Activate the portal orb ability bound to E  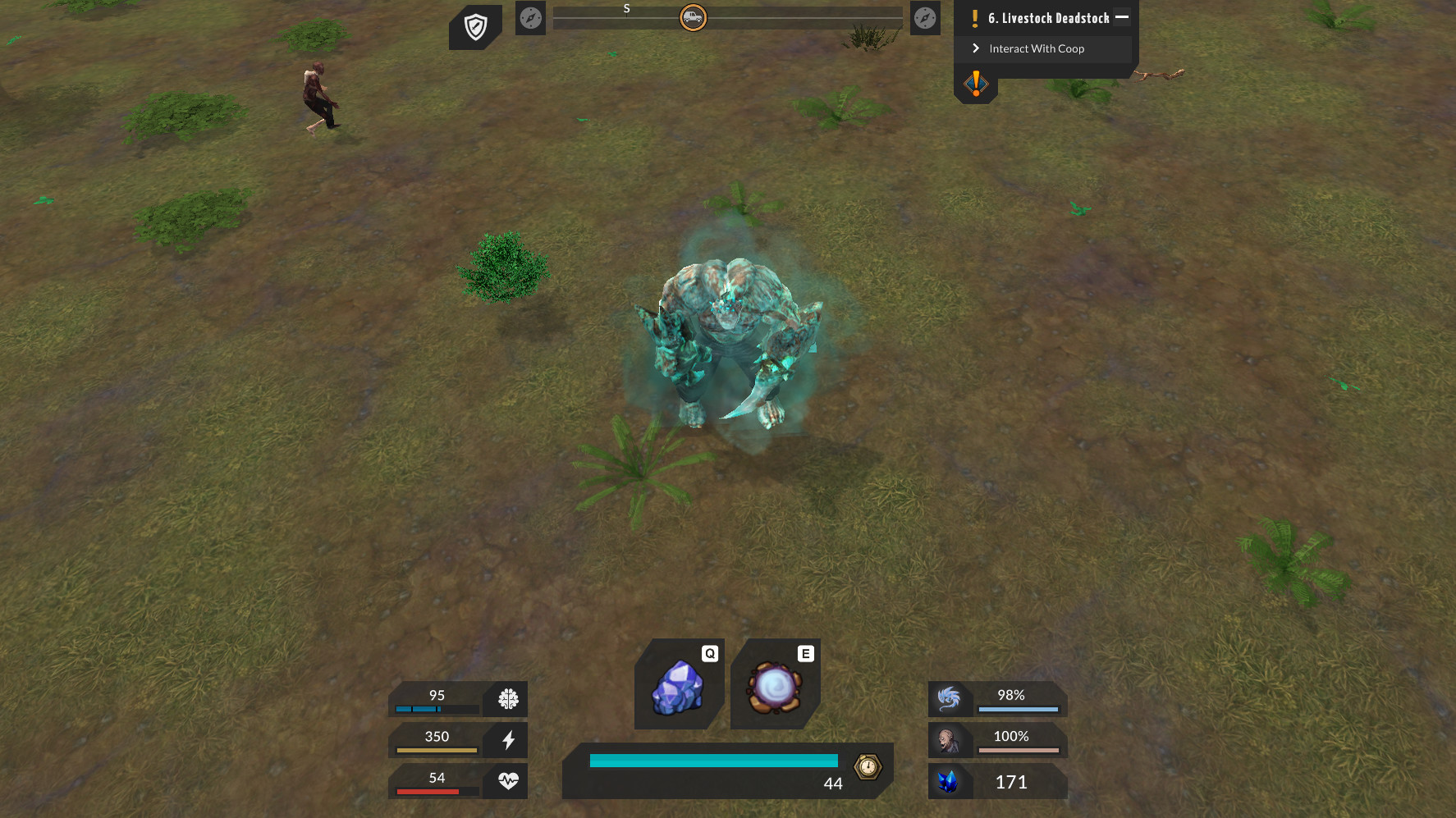(x=774, y=688)
